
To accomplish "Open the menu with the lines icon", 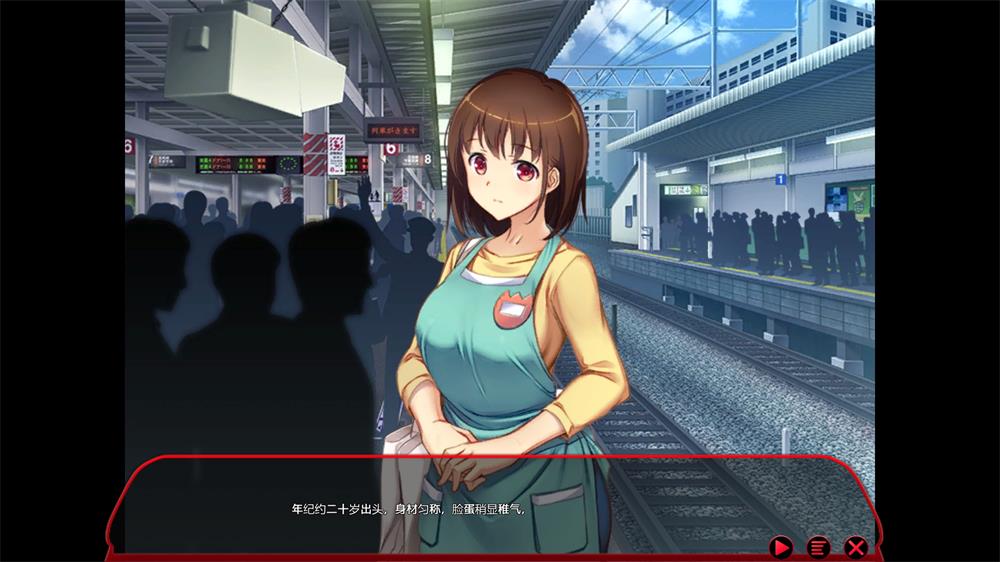I will (818, 547).
